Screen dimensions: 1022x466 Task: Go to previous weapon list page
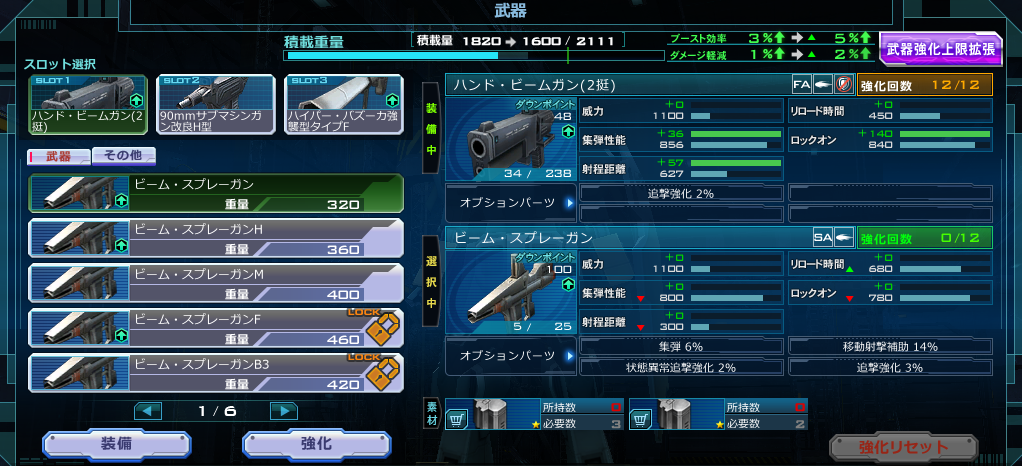[x=148, y=411]
